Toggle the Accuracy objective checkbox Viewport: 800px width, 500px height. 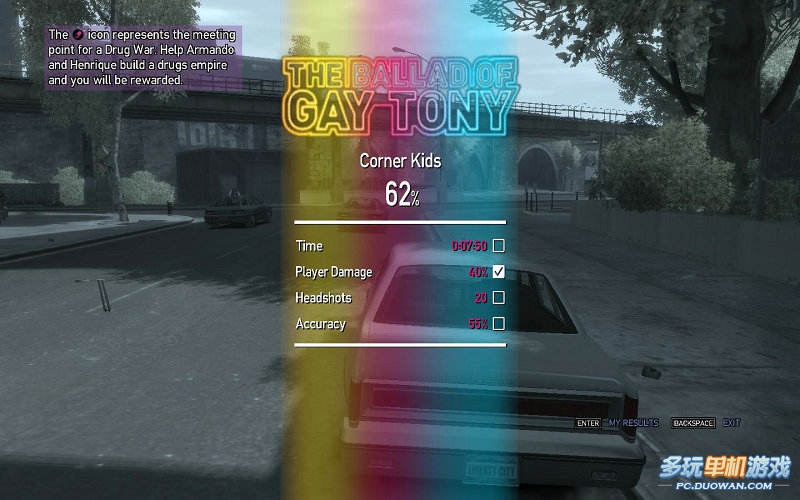tap(498, 323)
